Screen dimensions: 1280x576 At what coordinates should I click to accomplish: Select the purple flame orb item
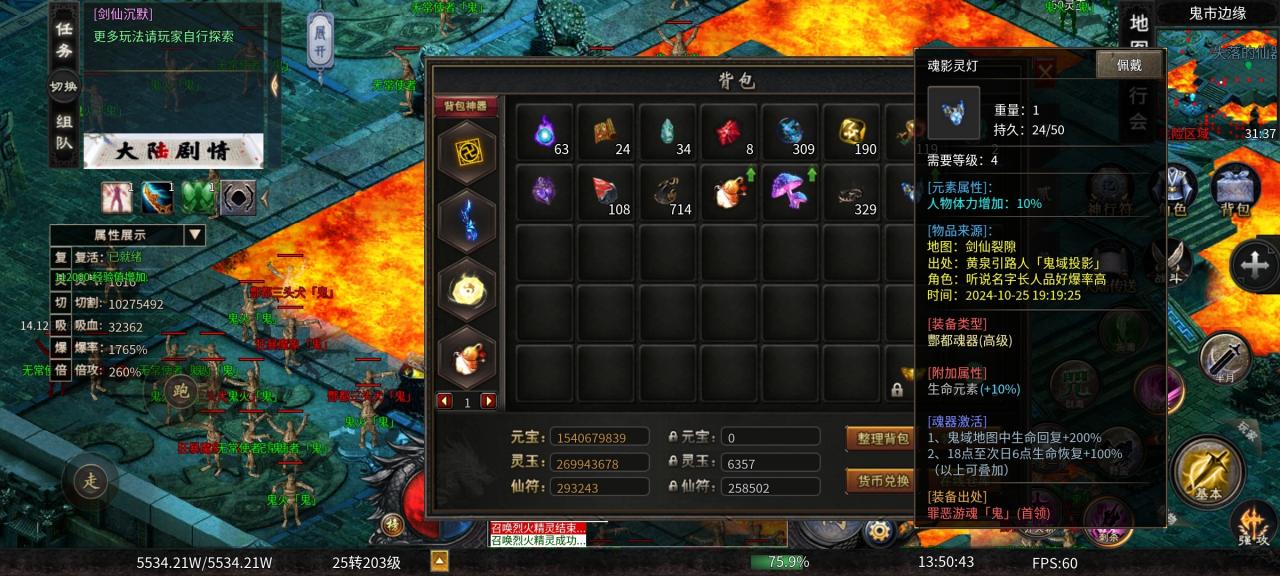(546, 132)
